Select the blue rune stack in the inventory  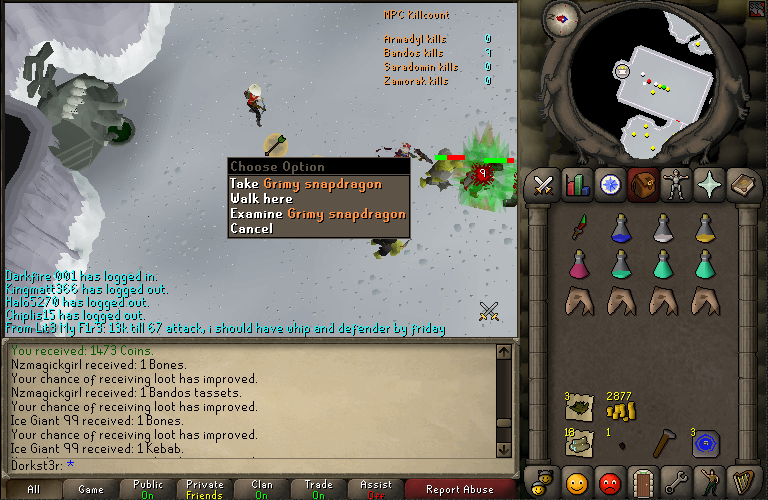coord(706,443)
